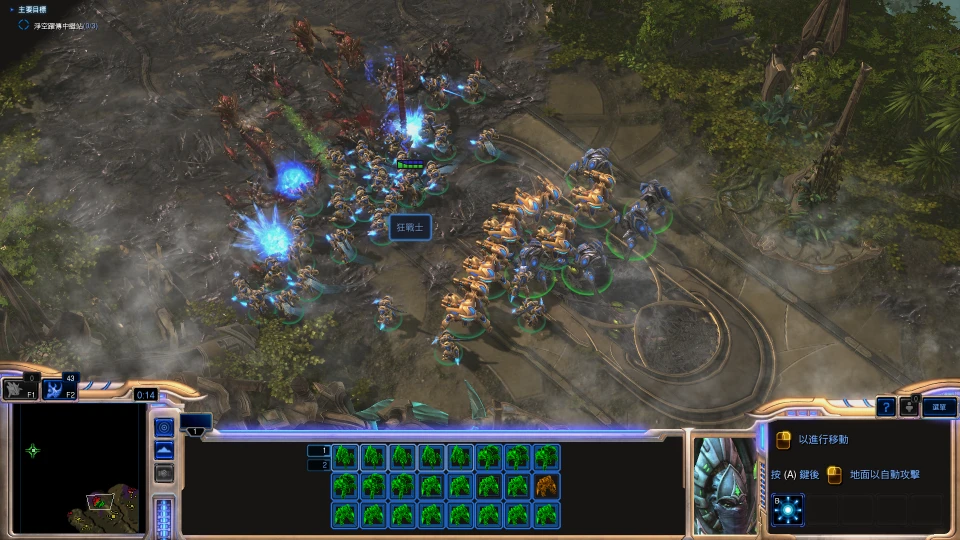960x540 pixels.
Task: Open the help question mark button
Action: (885, 406)
